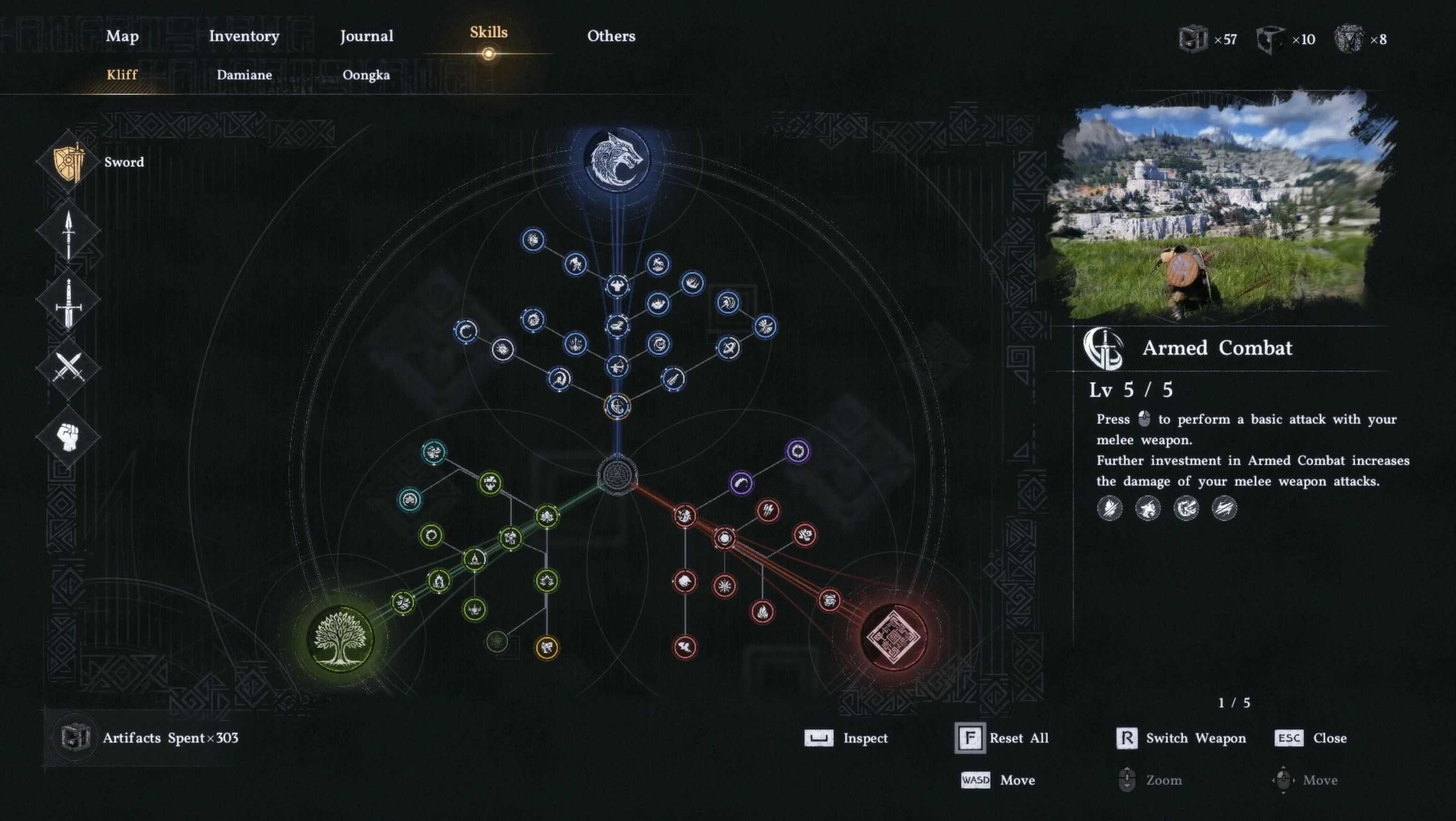Select the spear weapon category
The width and height of the screenshot is (1456, 821).
[x=69, y=232]
